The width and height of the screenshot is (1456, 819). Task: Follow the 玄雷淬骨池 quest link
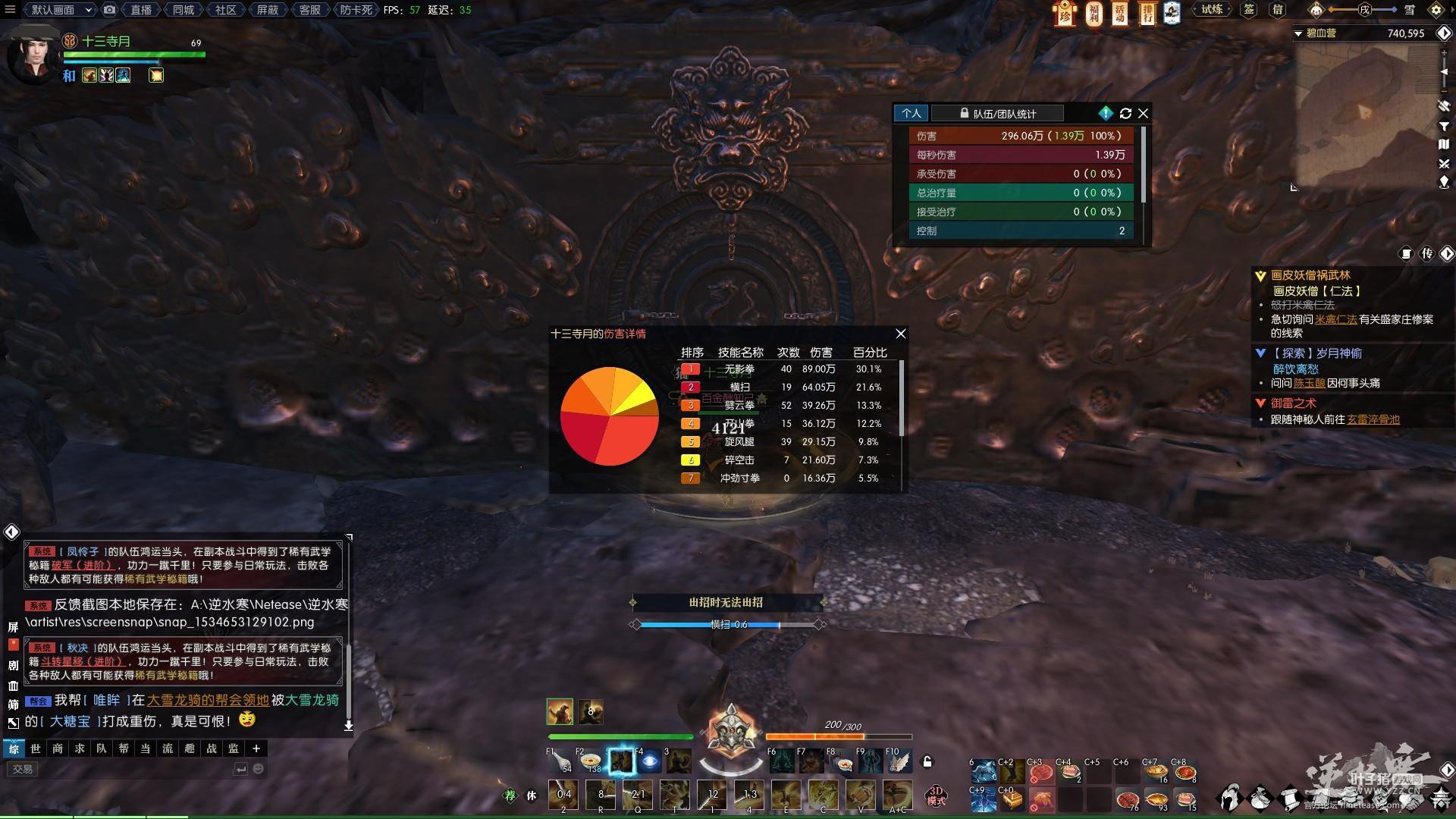click(x=1373, y=419)
